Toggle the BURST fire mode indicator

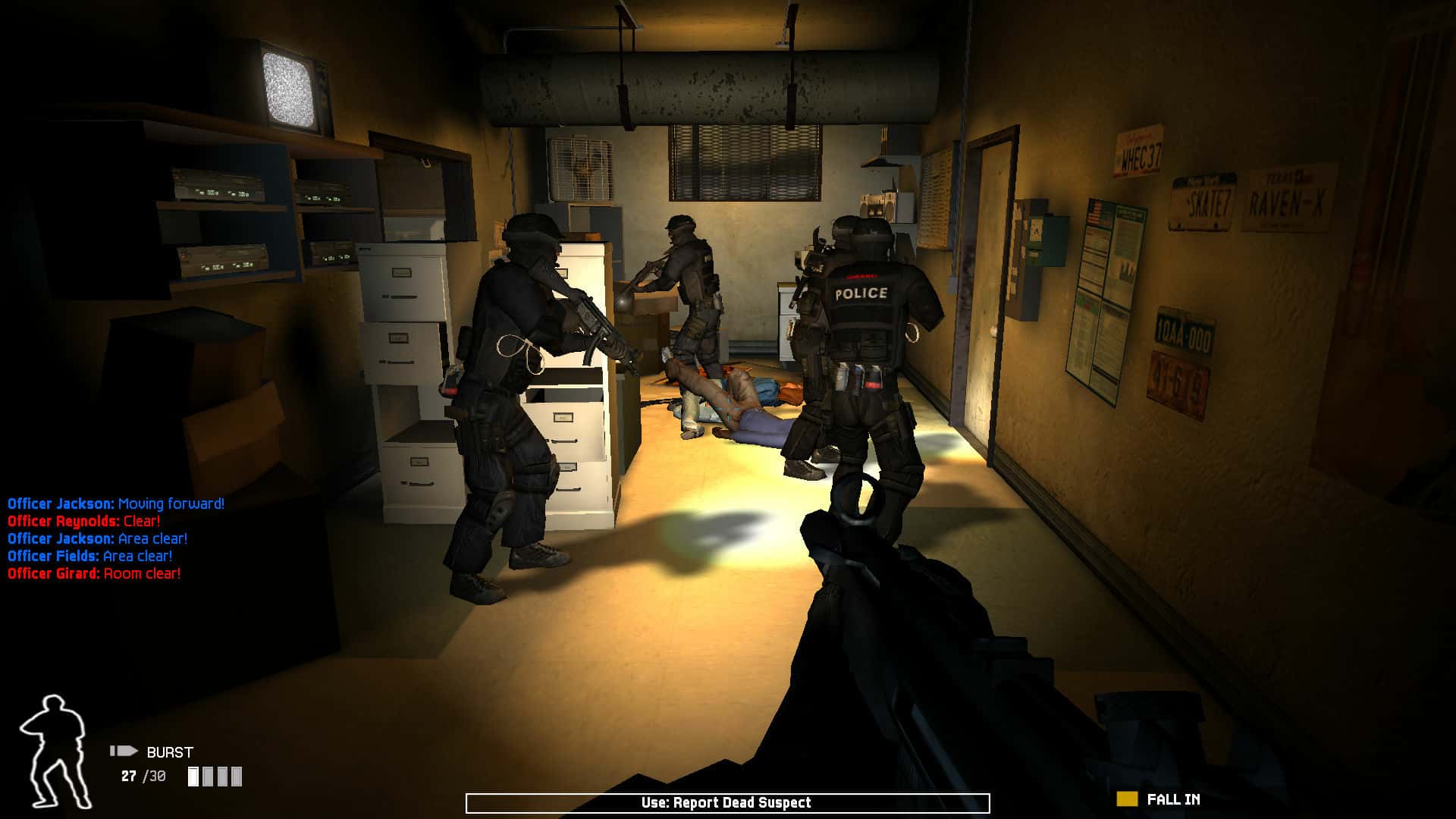click(169, 752)
